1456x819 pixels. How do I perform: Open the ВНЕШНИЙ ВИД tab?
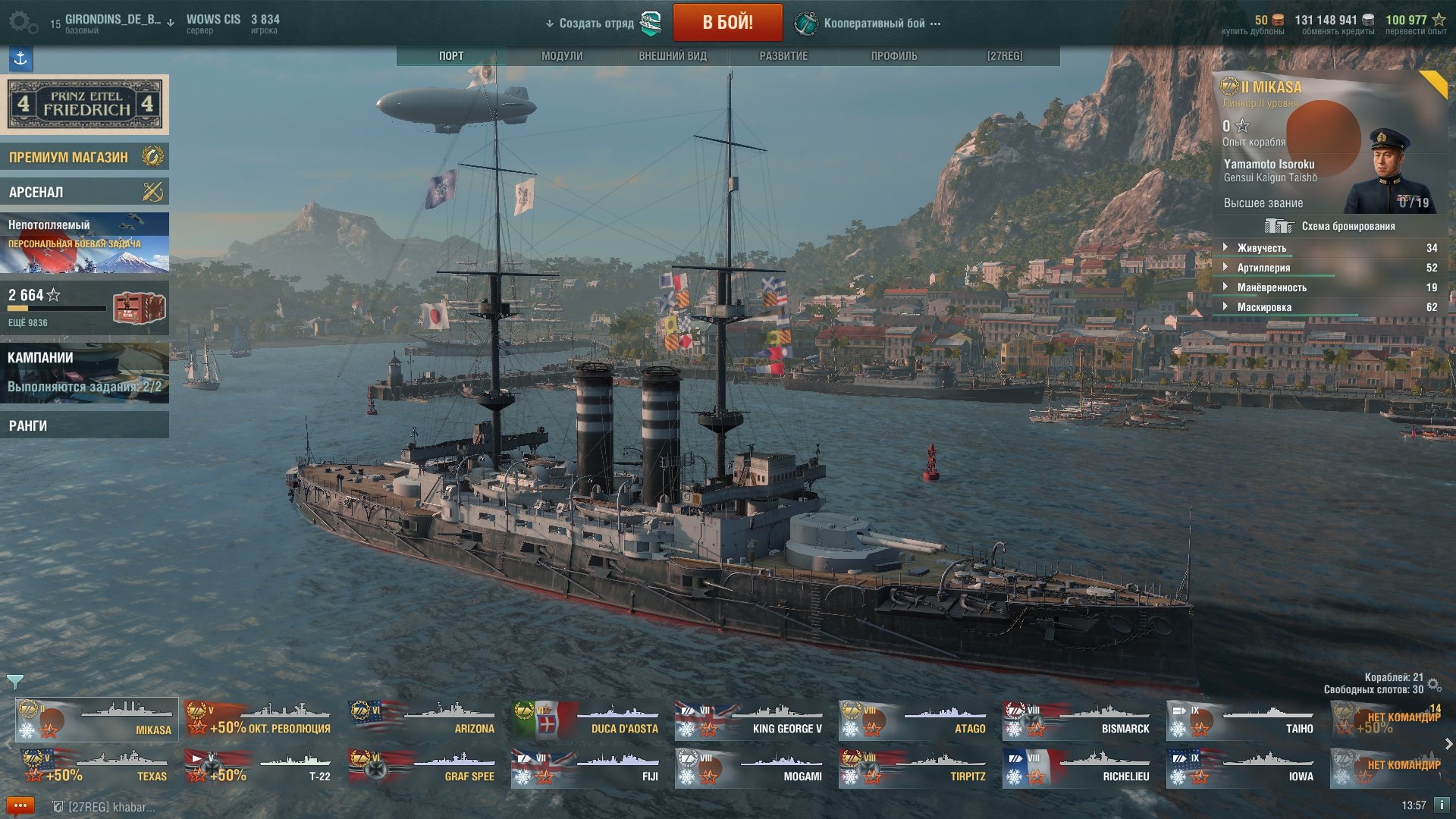click(x=673, y=56)
